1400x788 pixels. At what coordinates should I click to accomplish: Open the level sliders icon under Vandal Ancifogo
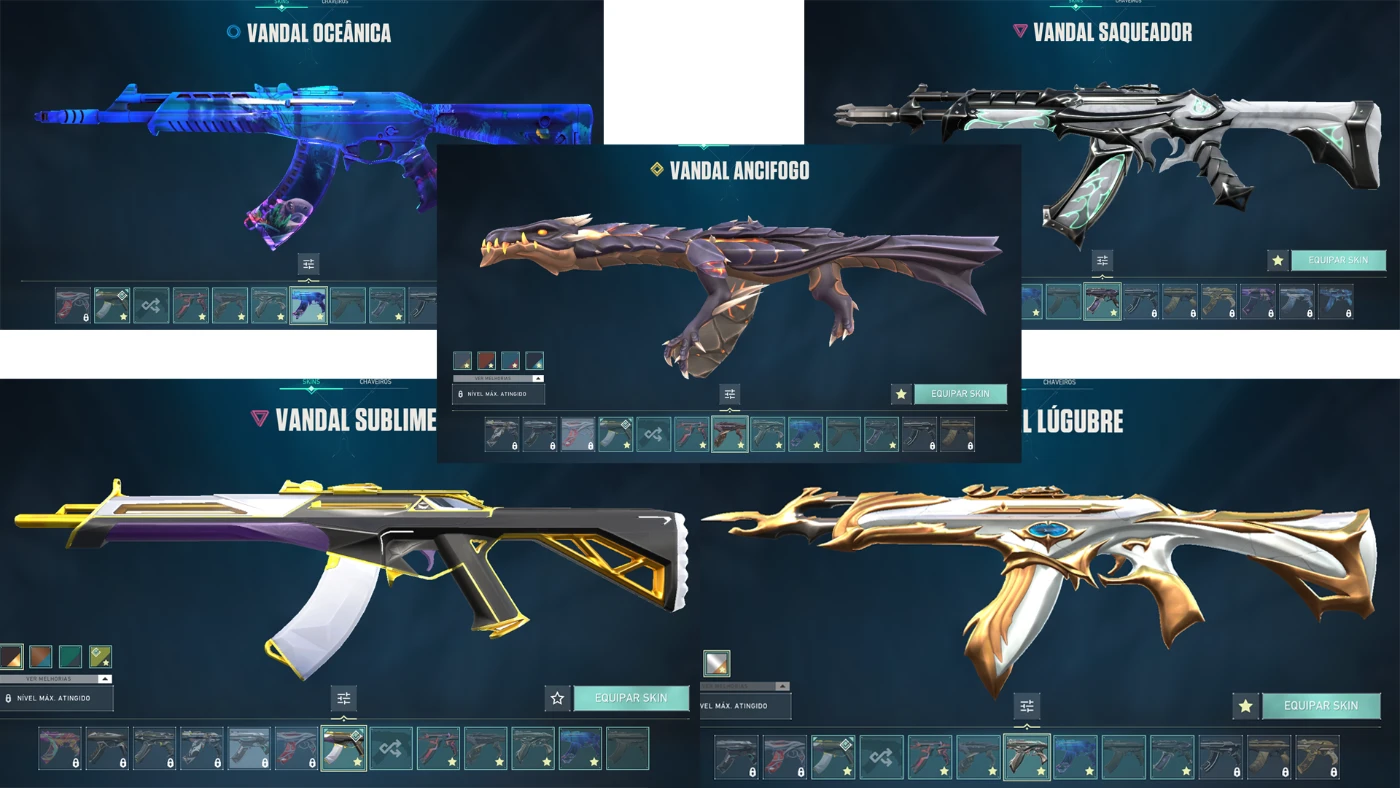[x=729, y=393]
